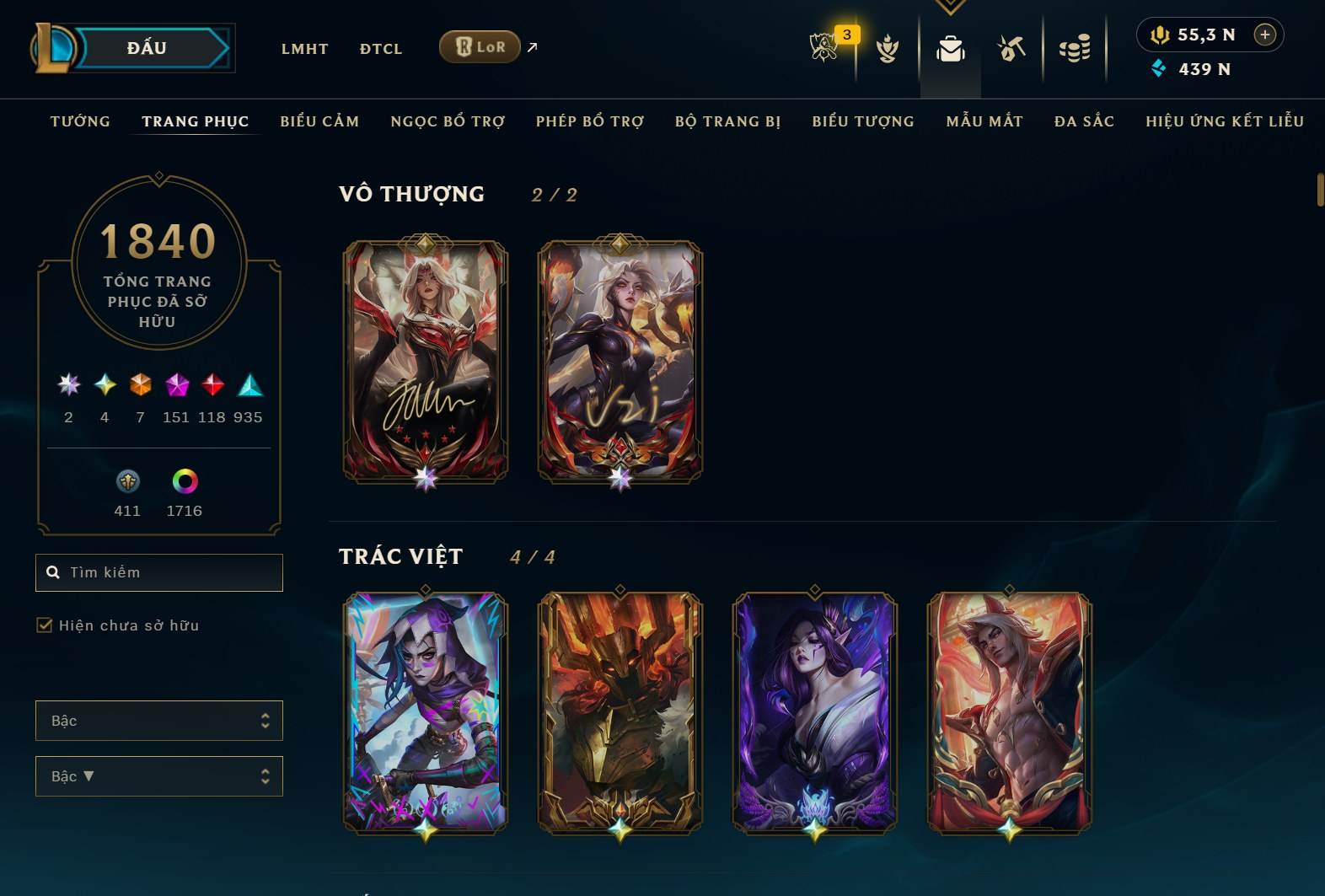Switch to the BIỂU CẢM tab
Screen dimensions: 1325x896
[320, 121]
